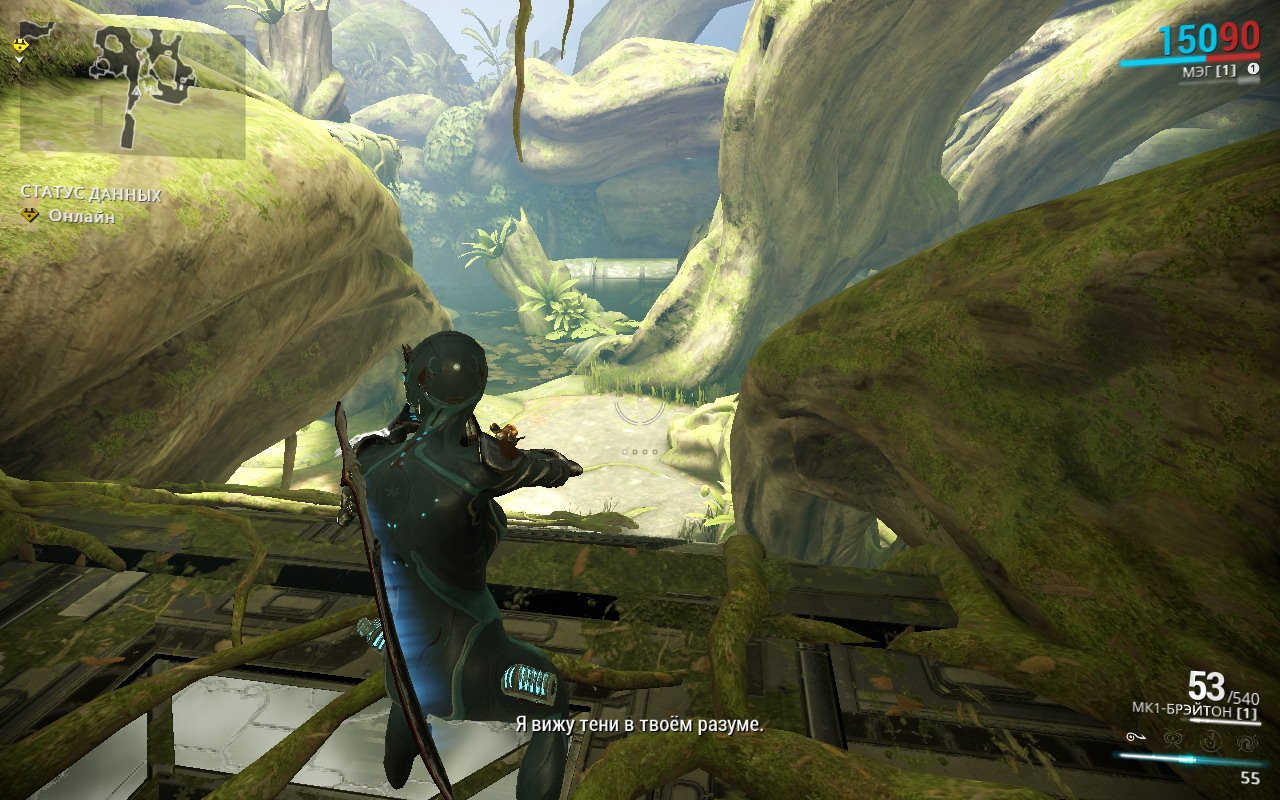Open the level minimap

click(132, 92)
